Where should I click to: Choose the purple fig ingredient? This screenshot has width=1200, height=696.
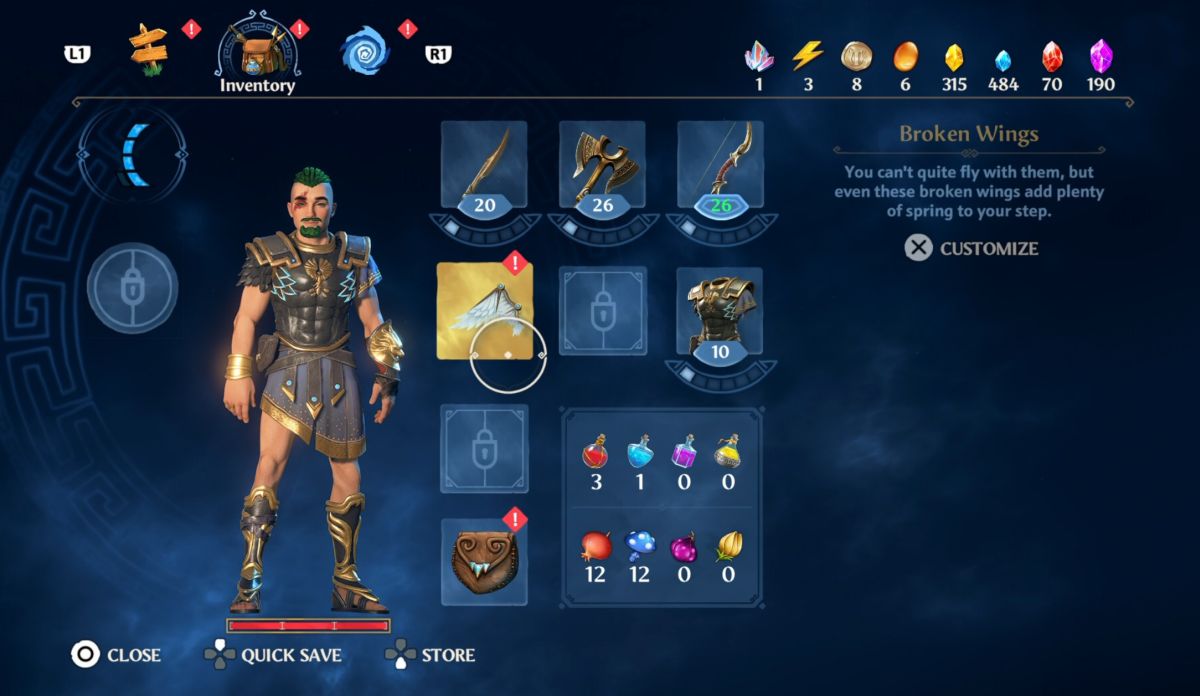pyautogui.click(x=684, y=547)
